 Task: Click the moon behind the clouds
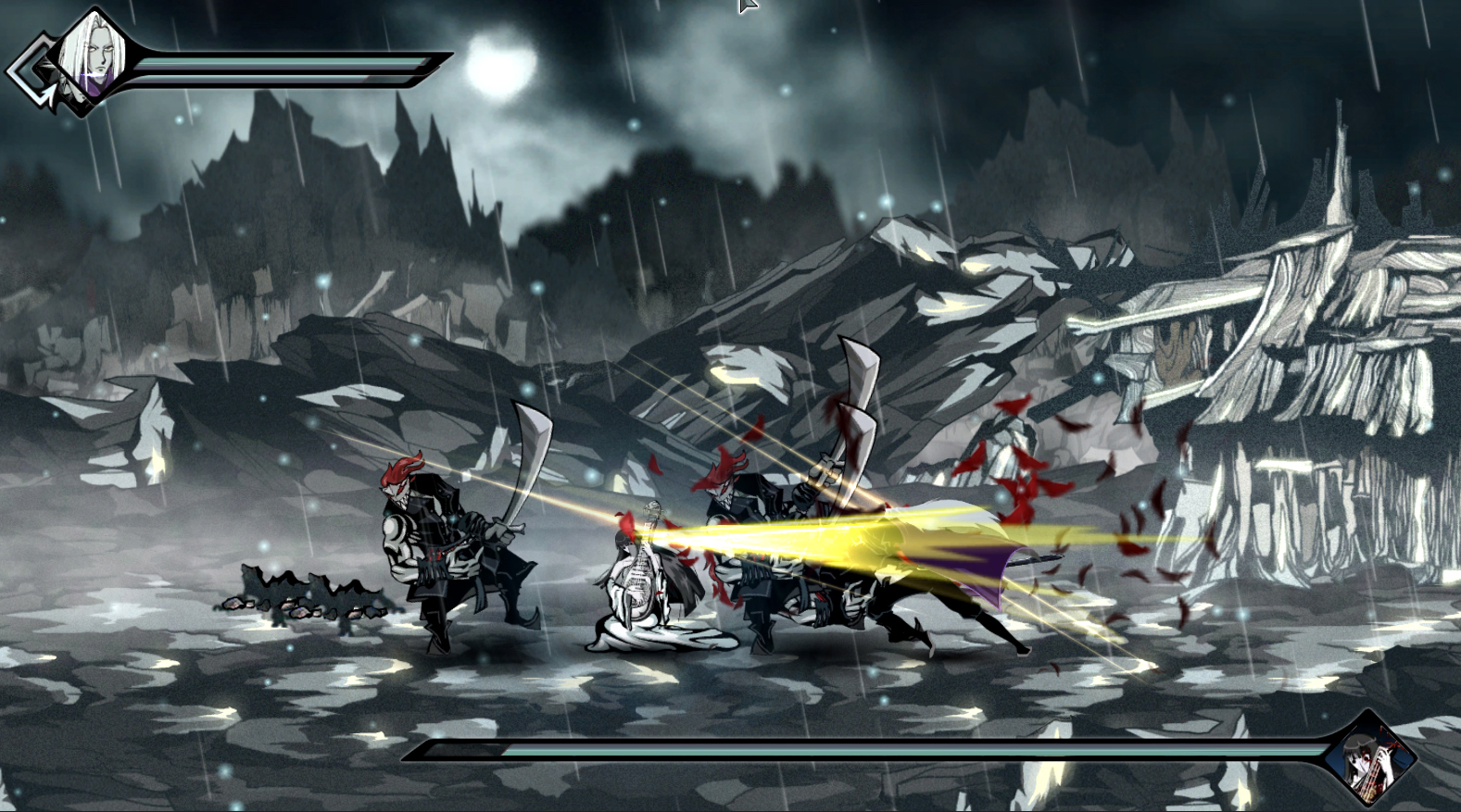(x=500, y=69)
